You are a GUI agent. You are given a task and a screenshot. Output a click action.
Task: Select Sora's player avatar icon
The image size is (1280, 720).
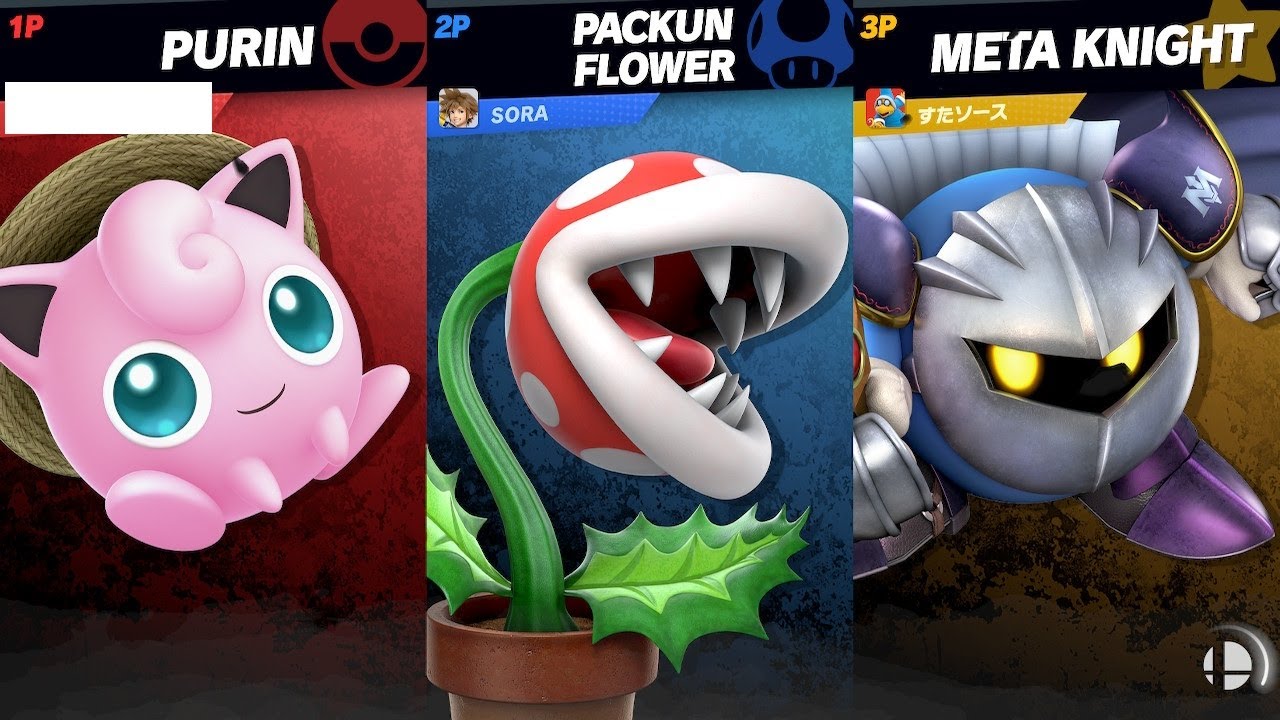tap(459, 109)
